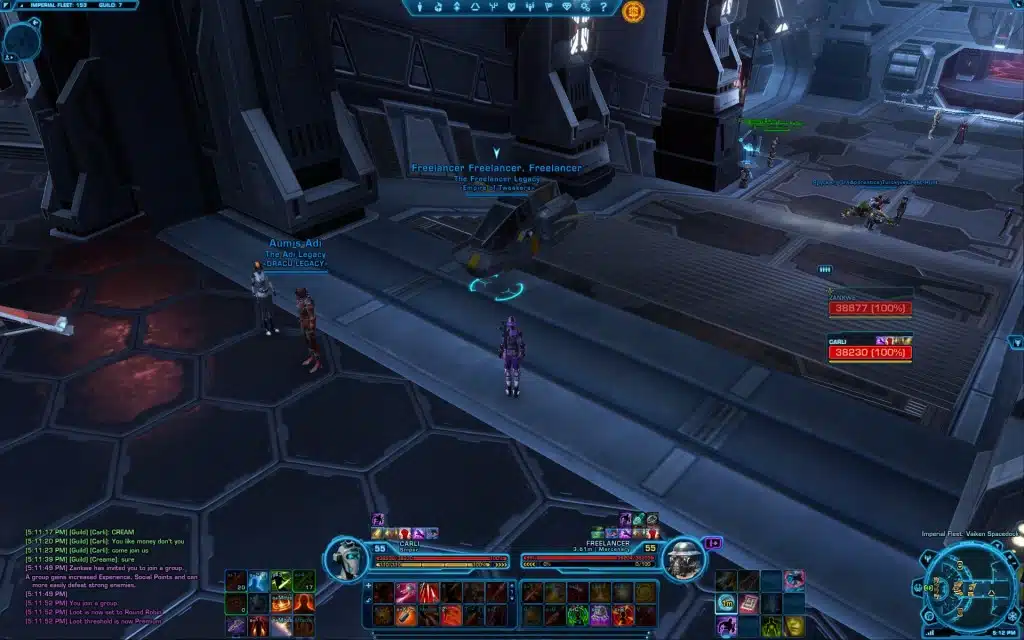Click the question mark help icon

pos(605,7)
